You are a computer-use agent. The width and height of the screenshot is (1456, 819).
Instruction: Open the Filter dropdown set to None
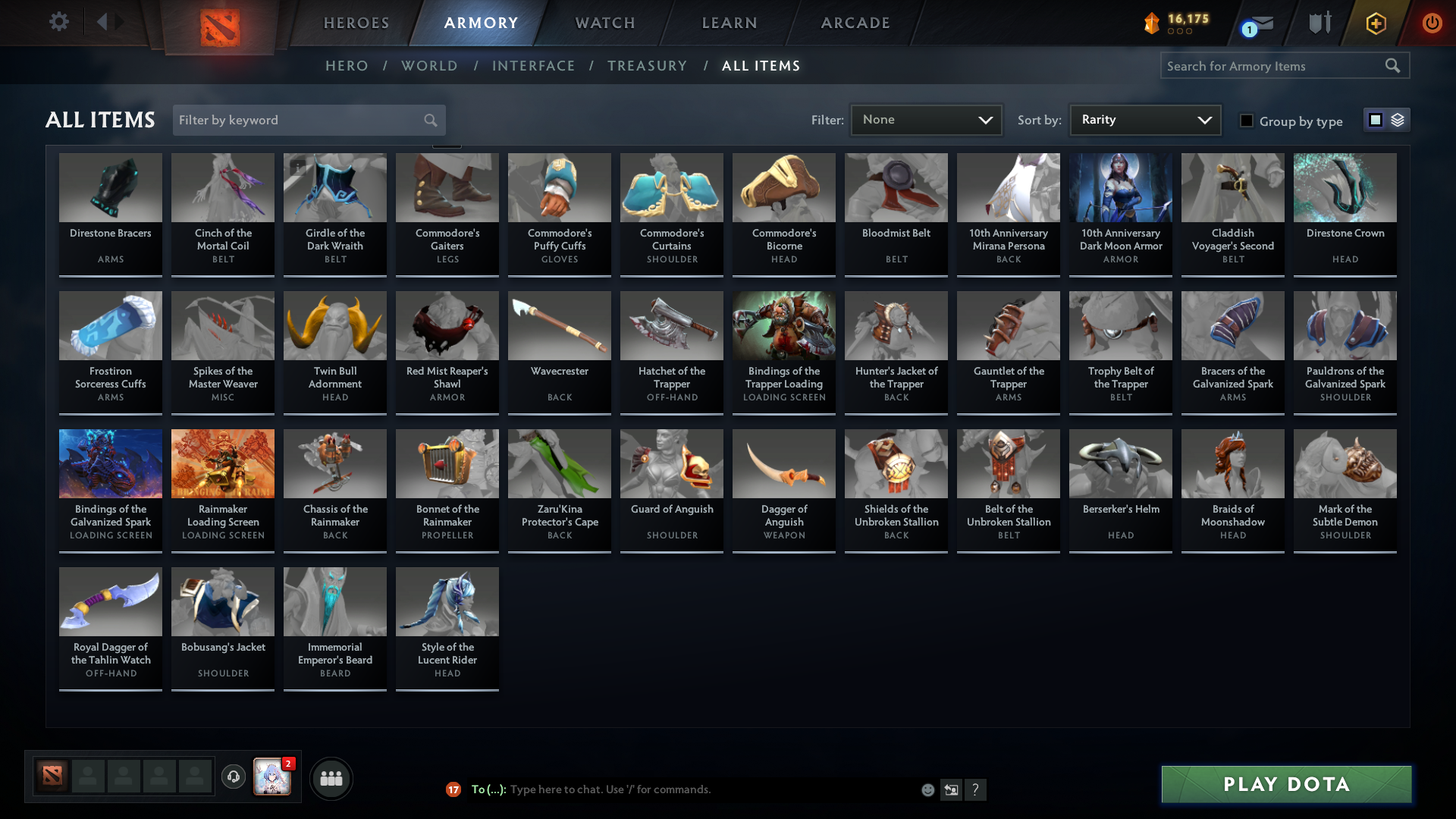click(925, 119)
